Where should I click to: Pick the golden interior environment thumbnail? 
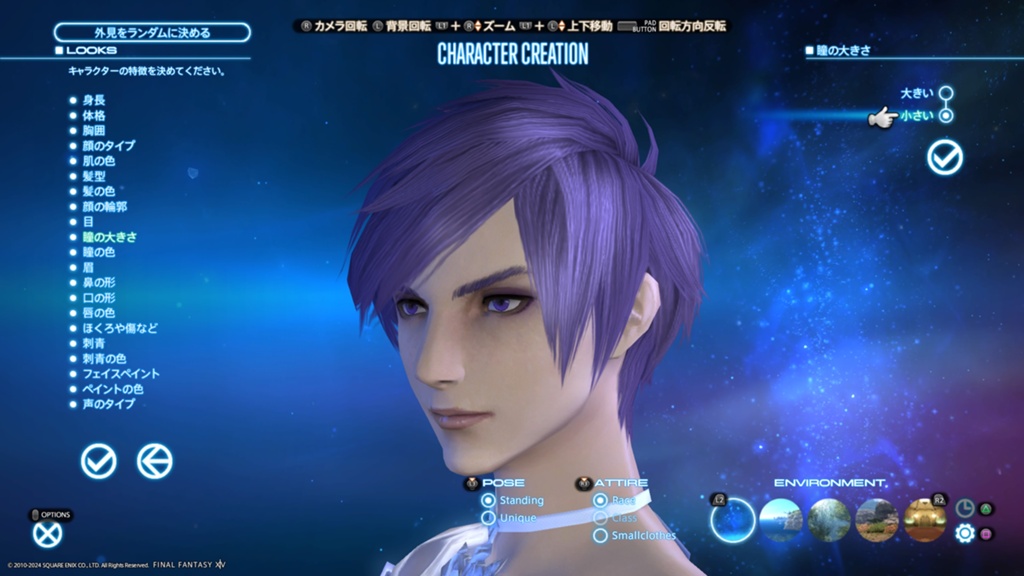(924, 520)
